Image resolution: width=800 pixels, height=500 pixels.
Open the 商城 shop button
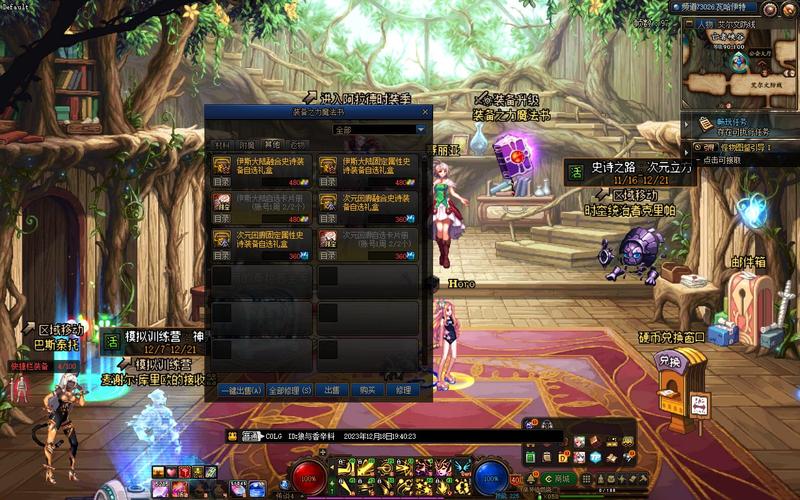[560, 479]
